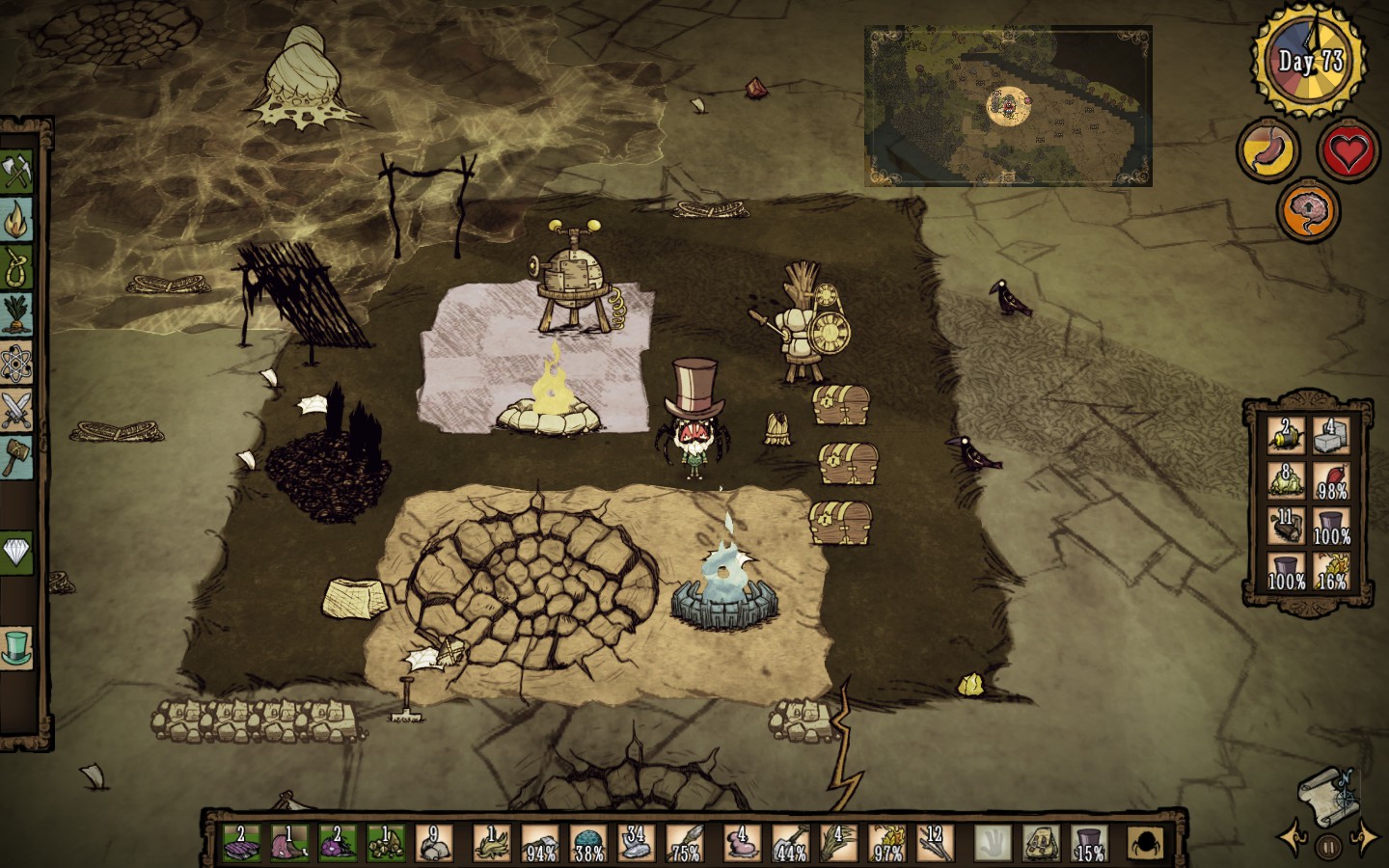Open the minimap
Image resolution: width=1389 pixels, height=868 pixels.
pos(1008,106)
